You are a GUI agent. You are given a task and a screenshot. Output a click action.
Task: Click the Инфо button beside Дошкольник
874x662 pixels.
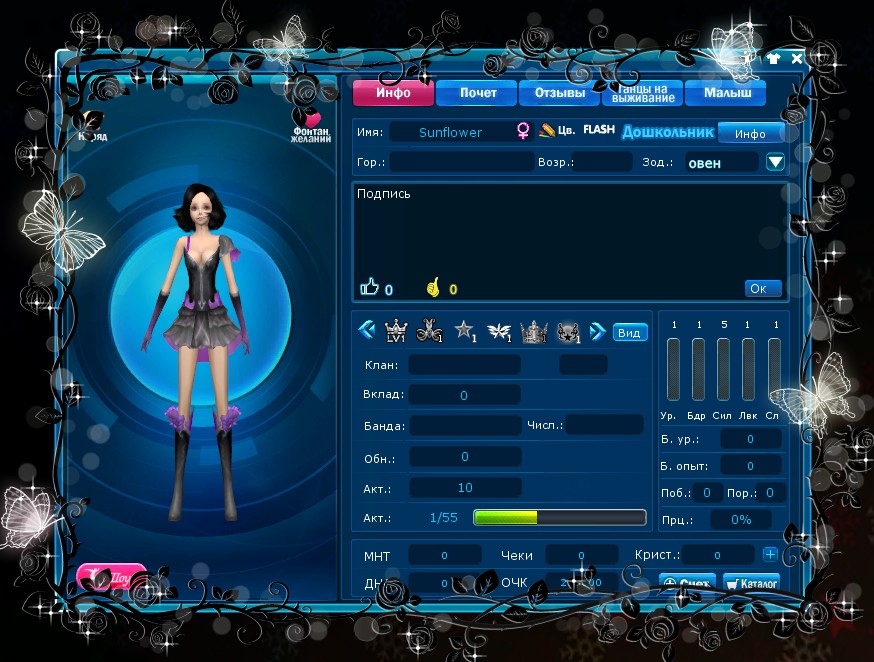coord(750,134)
